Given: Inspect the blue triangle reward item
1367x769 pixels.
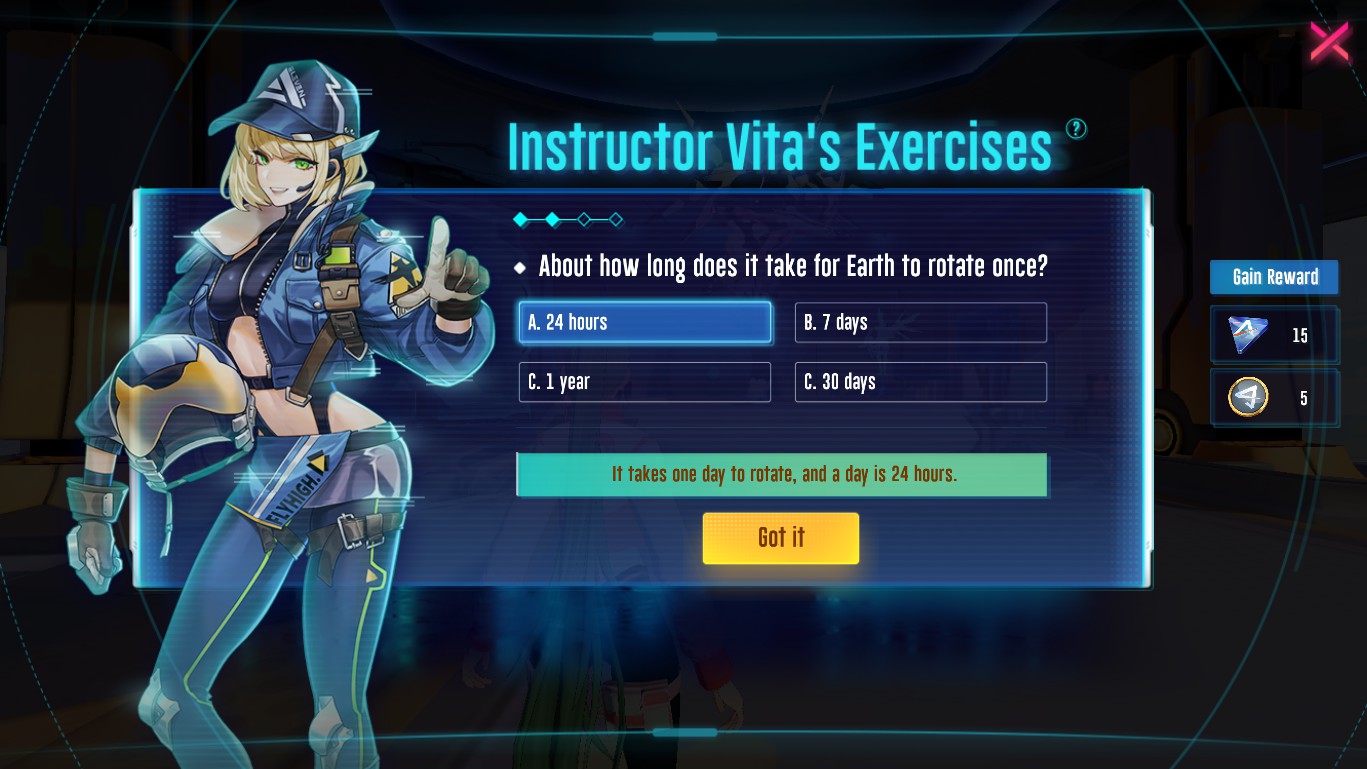Looking at the screenshot, I should coord(1248,335).
